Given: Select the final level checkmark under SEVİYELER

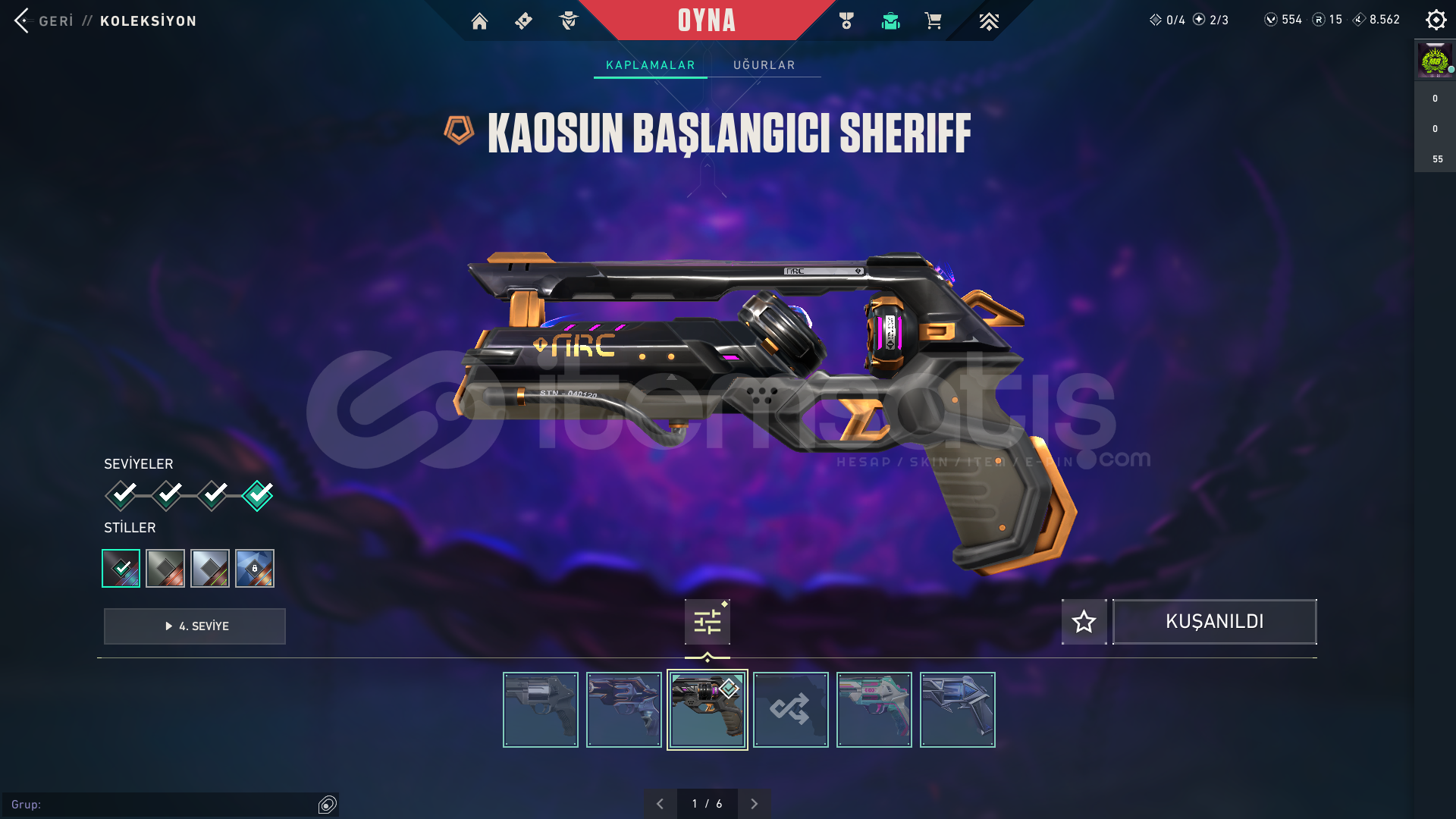Looking at the screenshot, I should [257, 494].
